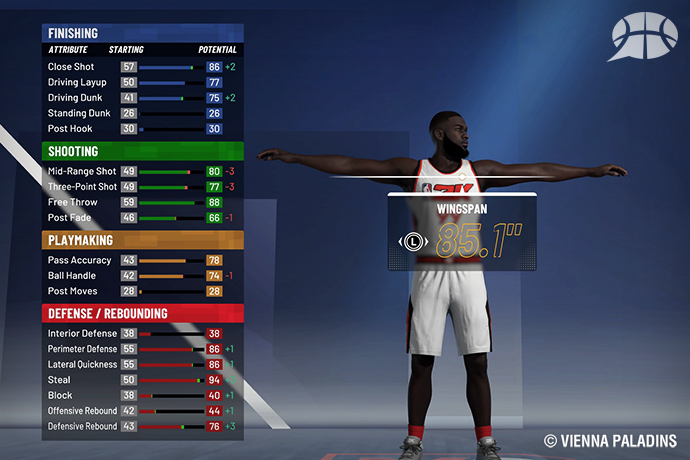Click the basketball speech-bubble logo

648,37
